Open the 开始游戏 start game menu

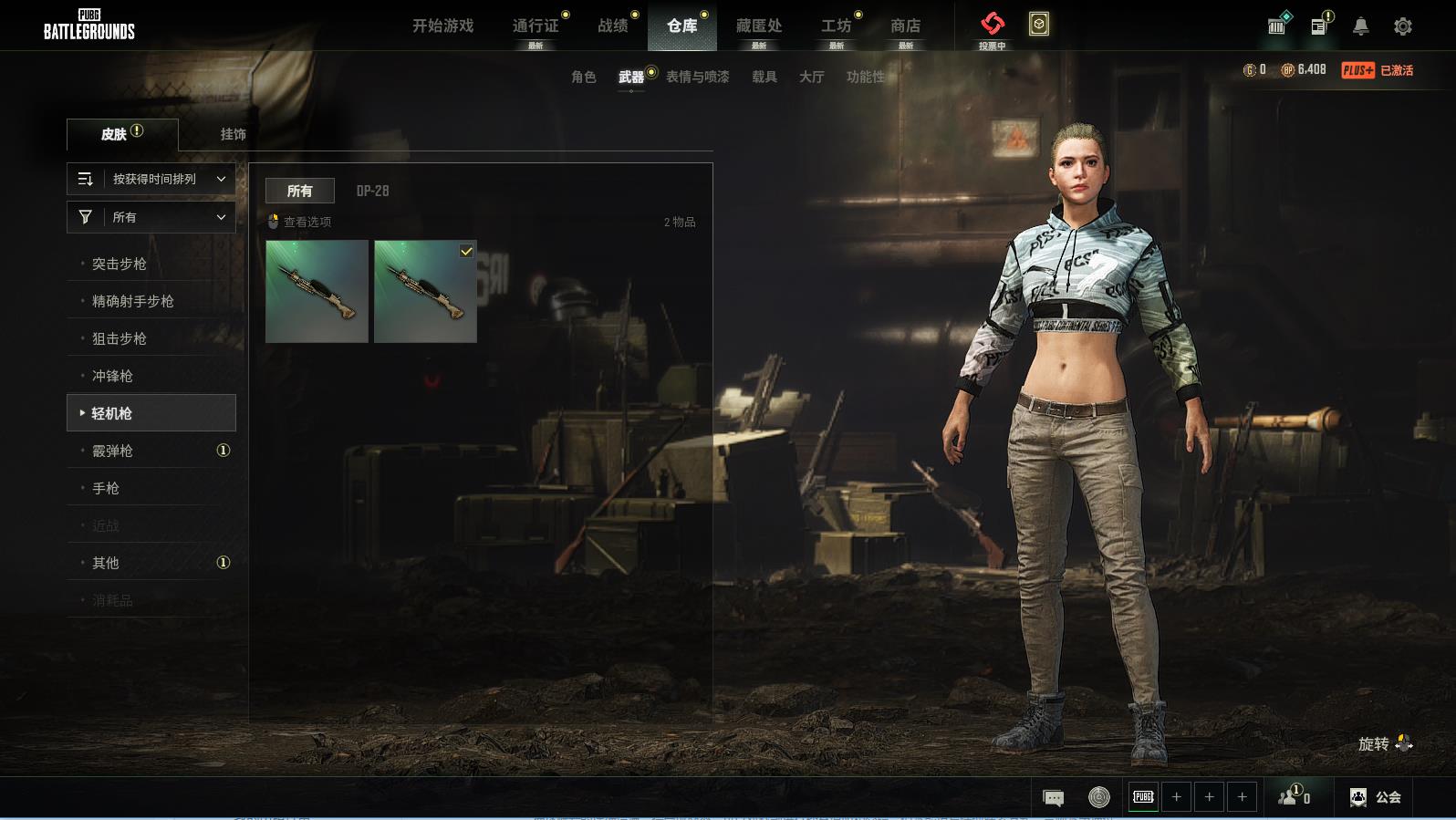(442, 26)
